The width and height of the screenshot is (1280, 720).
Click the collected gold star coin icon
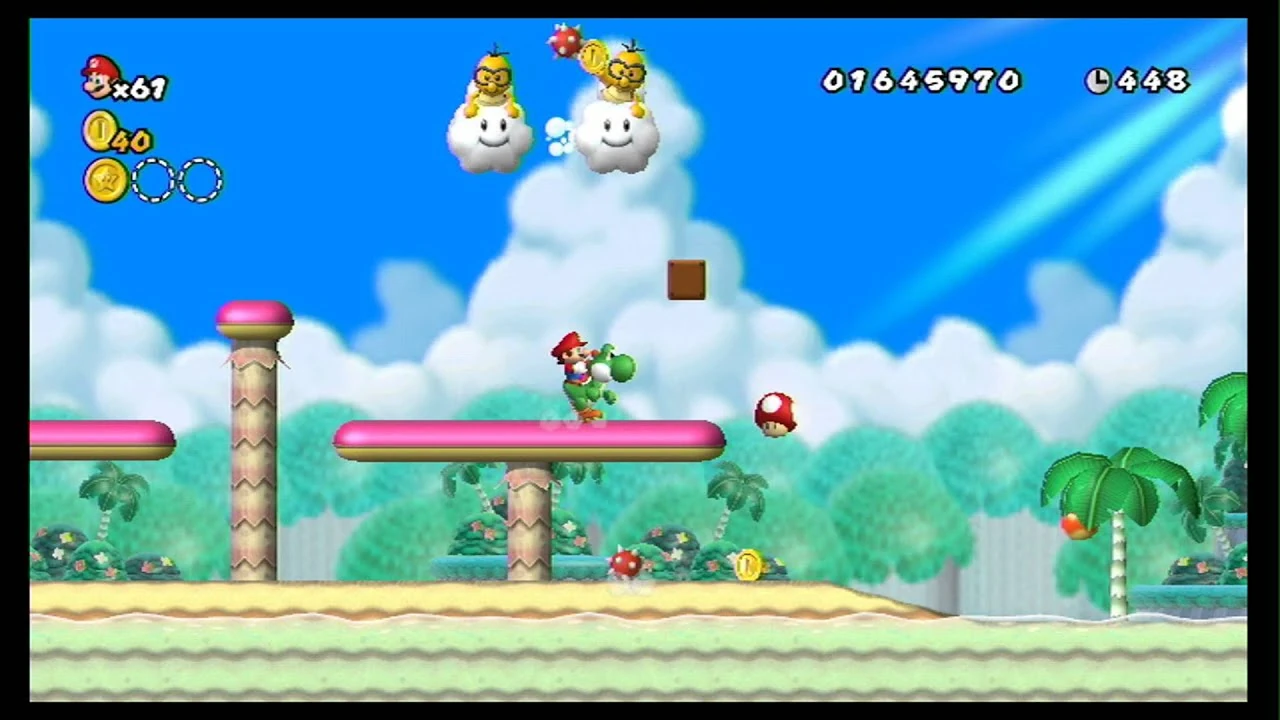(x=106, y=180)
